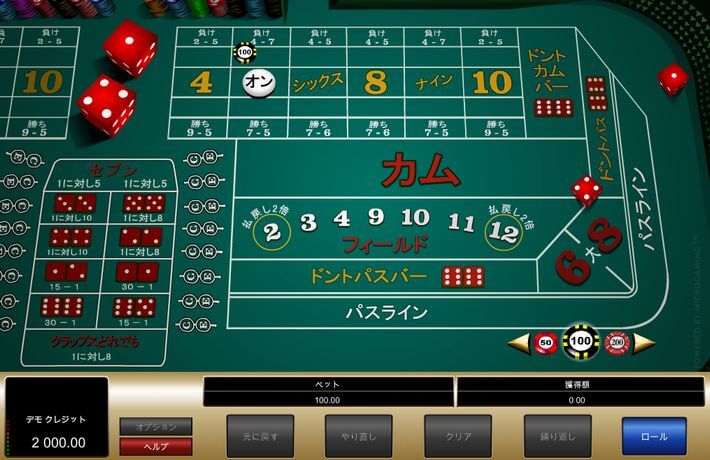
Task: Click the right chip selector arrow
Action: click(x=643, y=343)
